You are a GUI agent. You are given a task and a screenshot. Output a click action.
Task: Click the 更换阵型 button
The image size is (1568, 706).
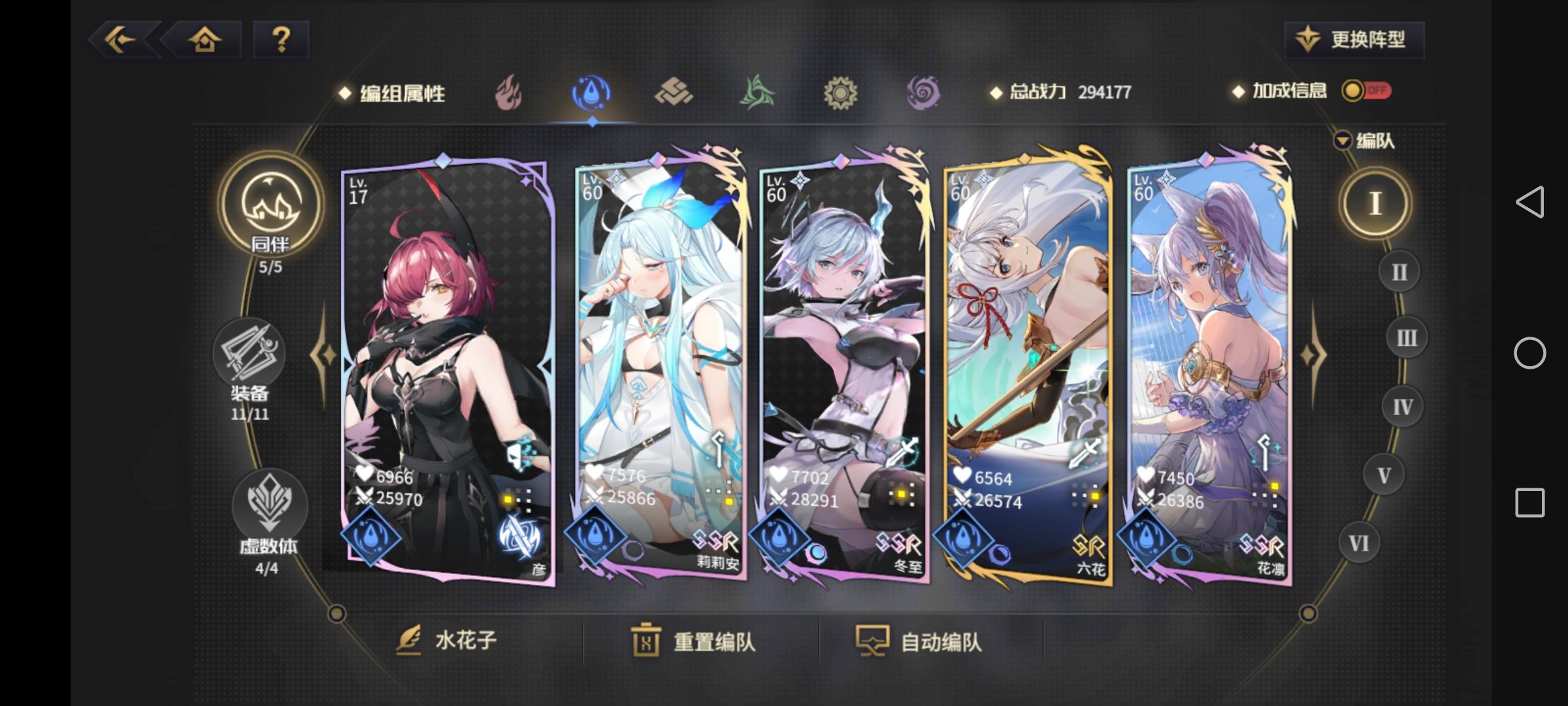[1354, 39]
